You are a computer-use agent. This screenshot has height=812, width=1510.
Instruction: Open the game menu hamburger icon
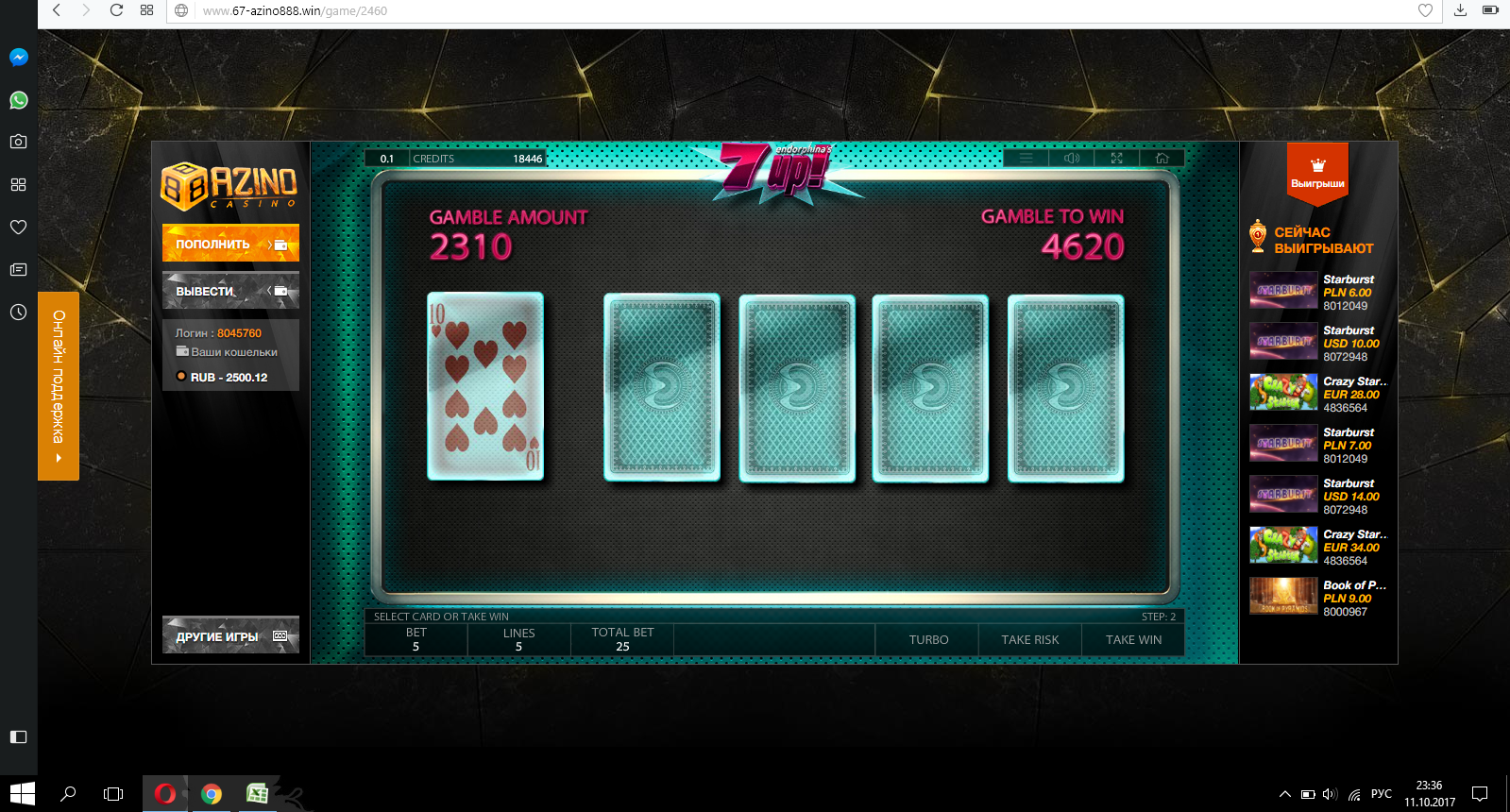click(1026, 159)
